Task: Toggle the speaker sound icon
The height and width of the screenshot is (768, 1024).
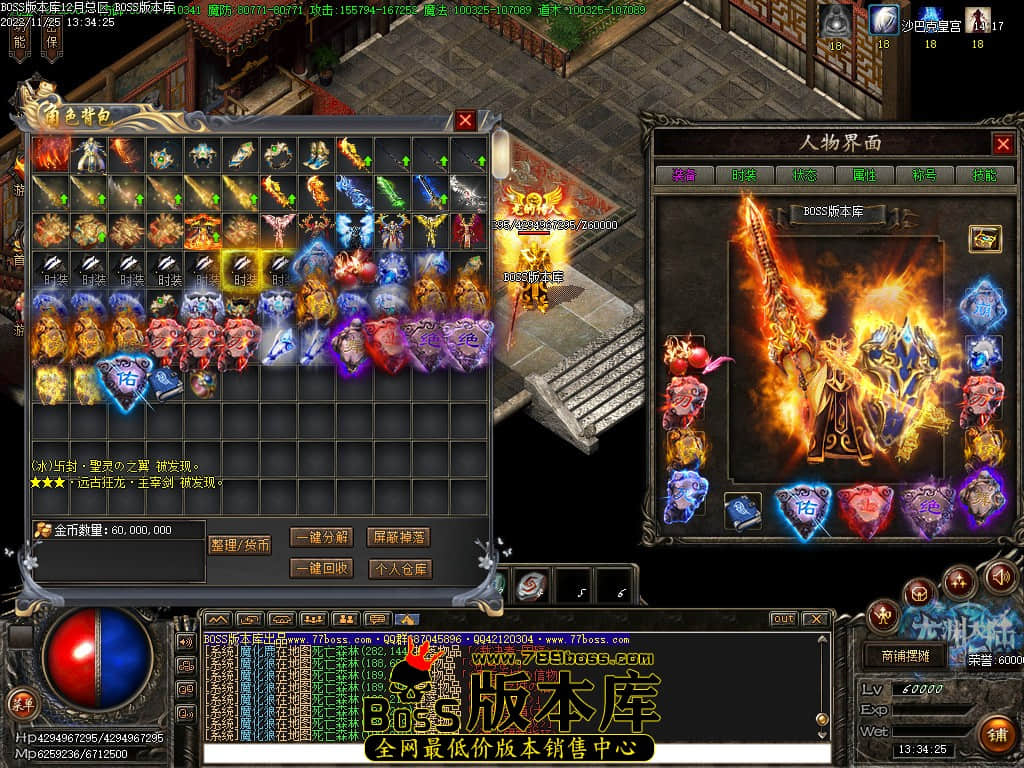Action: click(1000, 576)
